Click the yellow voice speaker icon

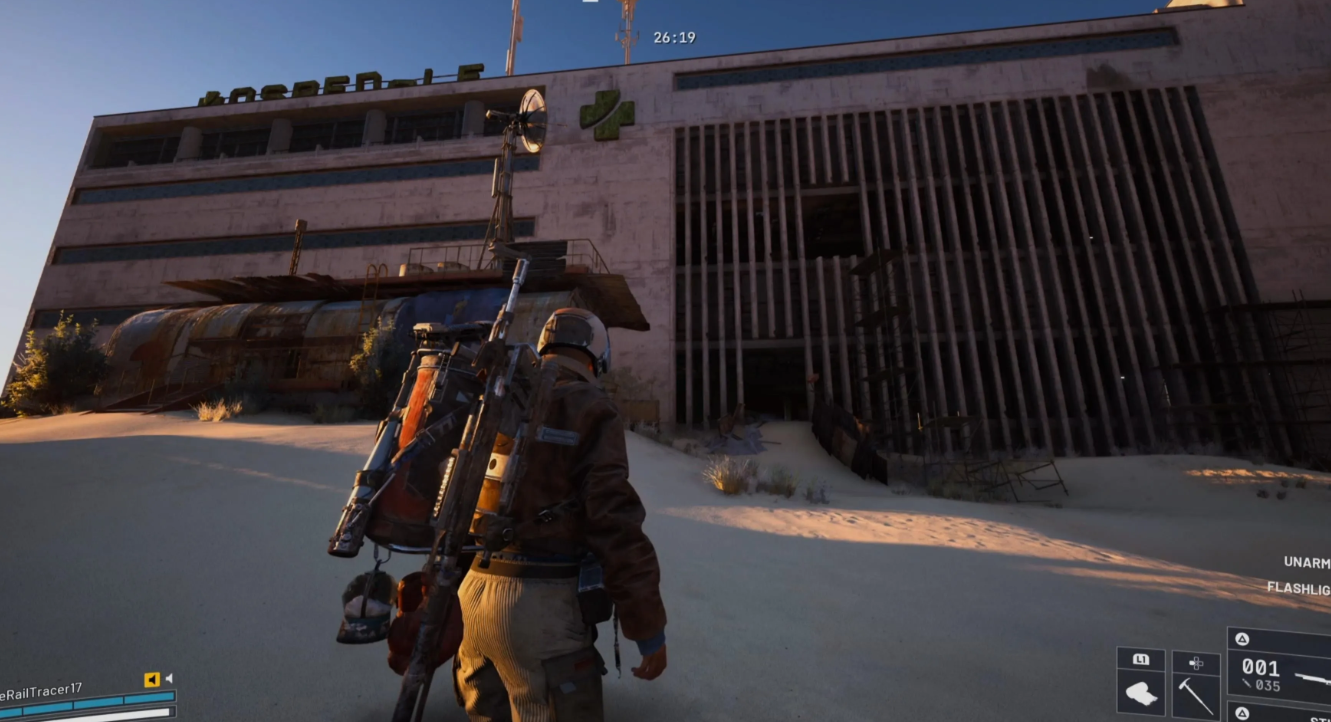152,680
